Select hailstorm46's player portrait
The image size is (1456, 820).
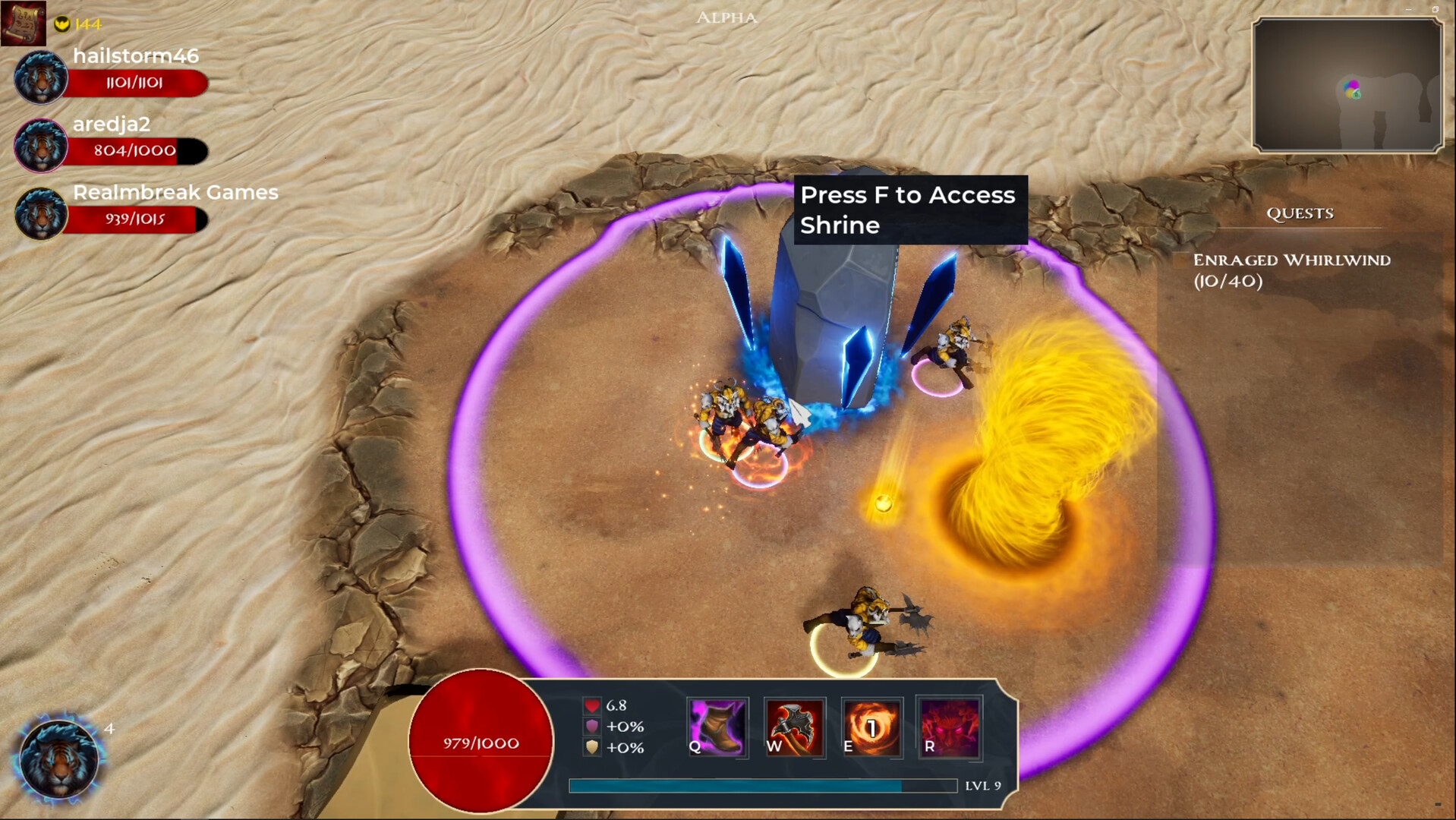click(x=39, y=77)
